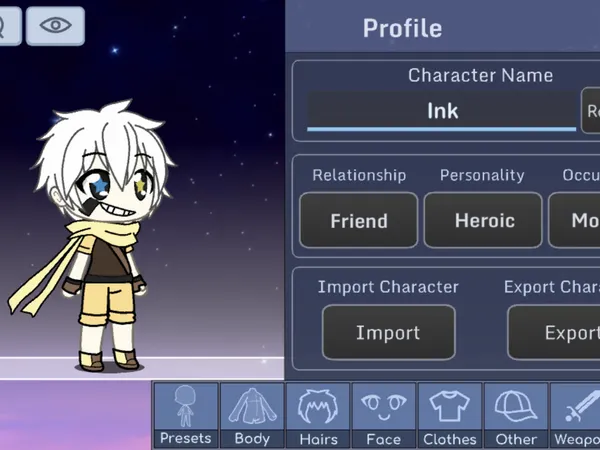
Task: Show the Other accessories tab
Action: tap(516, 415)
